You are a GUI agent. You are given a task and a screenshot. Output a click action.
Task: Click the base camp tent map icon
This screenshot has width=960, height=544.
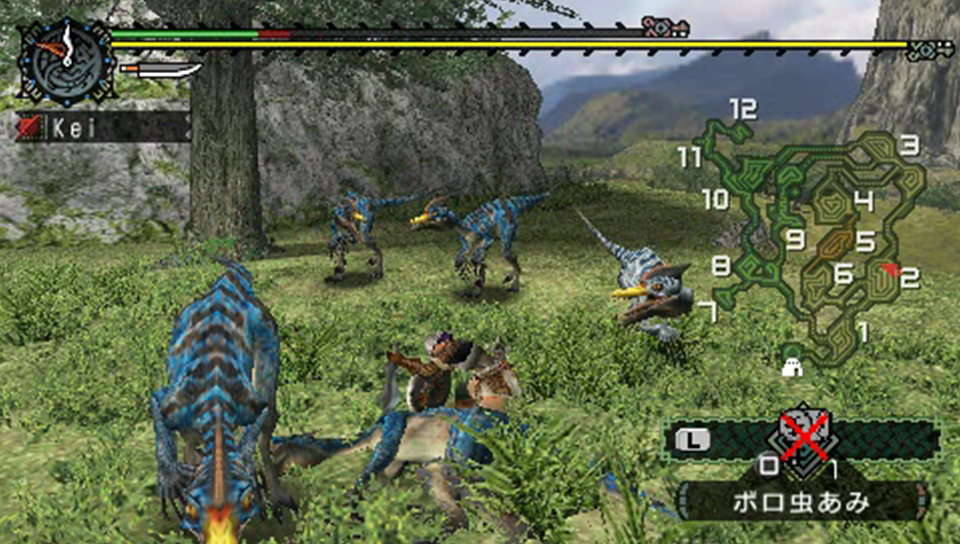[x=794, y=366]
